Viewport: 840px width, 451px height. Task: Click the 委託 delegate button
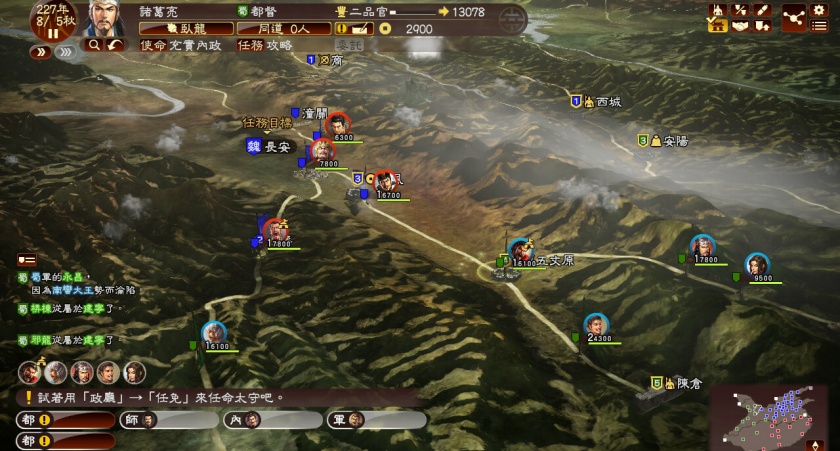coord(348,45)
